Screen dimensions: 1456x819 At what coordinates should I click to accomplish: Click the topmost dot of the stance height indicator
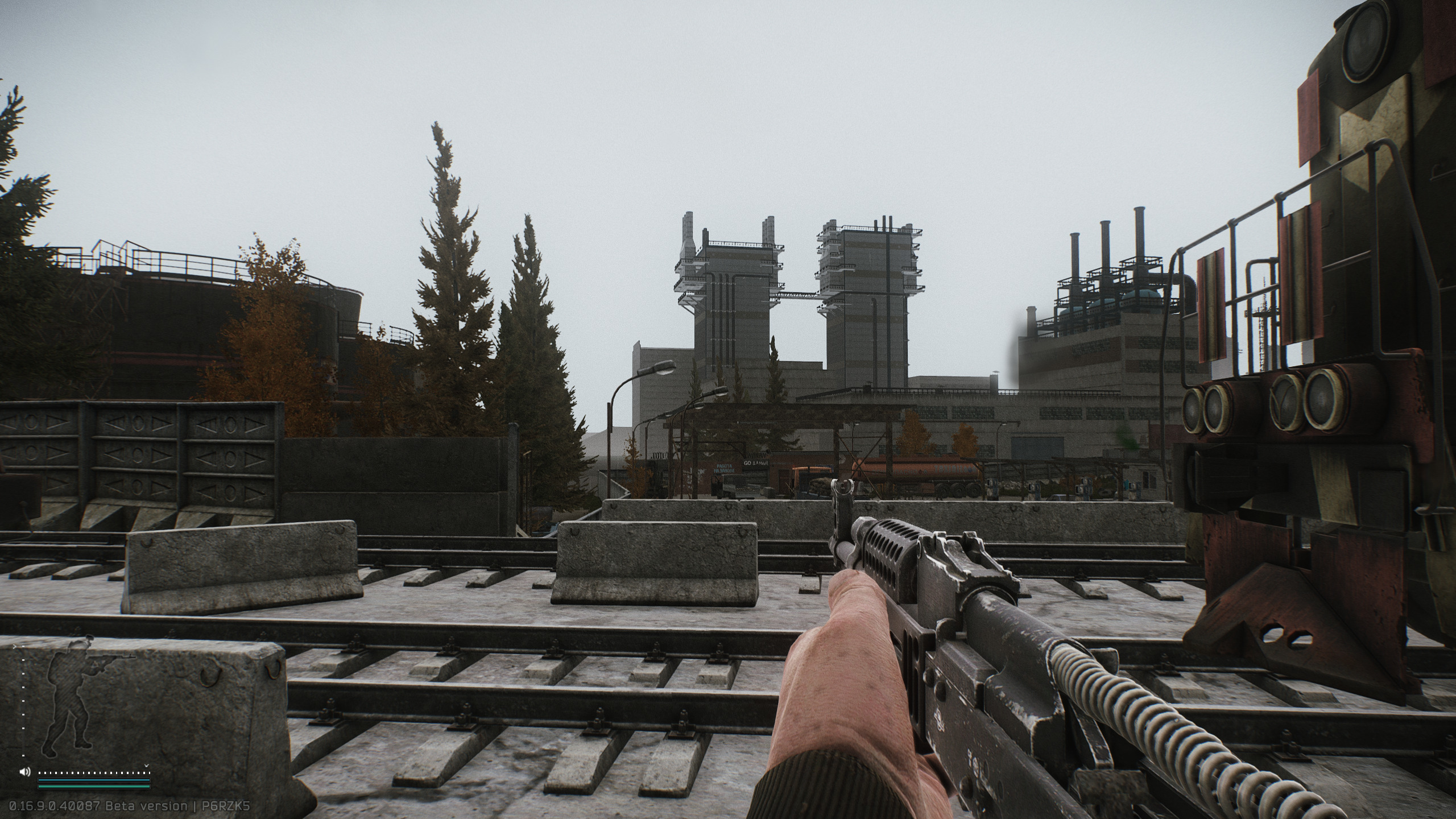click(x=23, y=647)
